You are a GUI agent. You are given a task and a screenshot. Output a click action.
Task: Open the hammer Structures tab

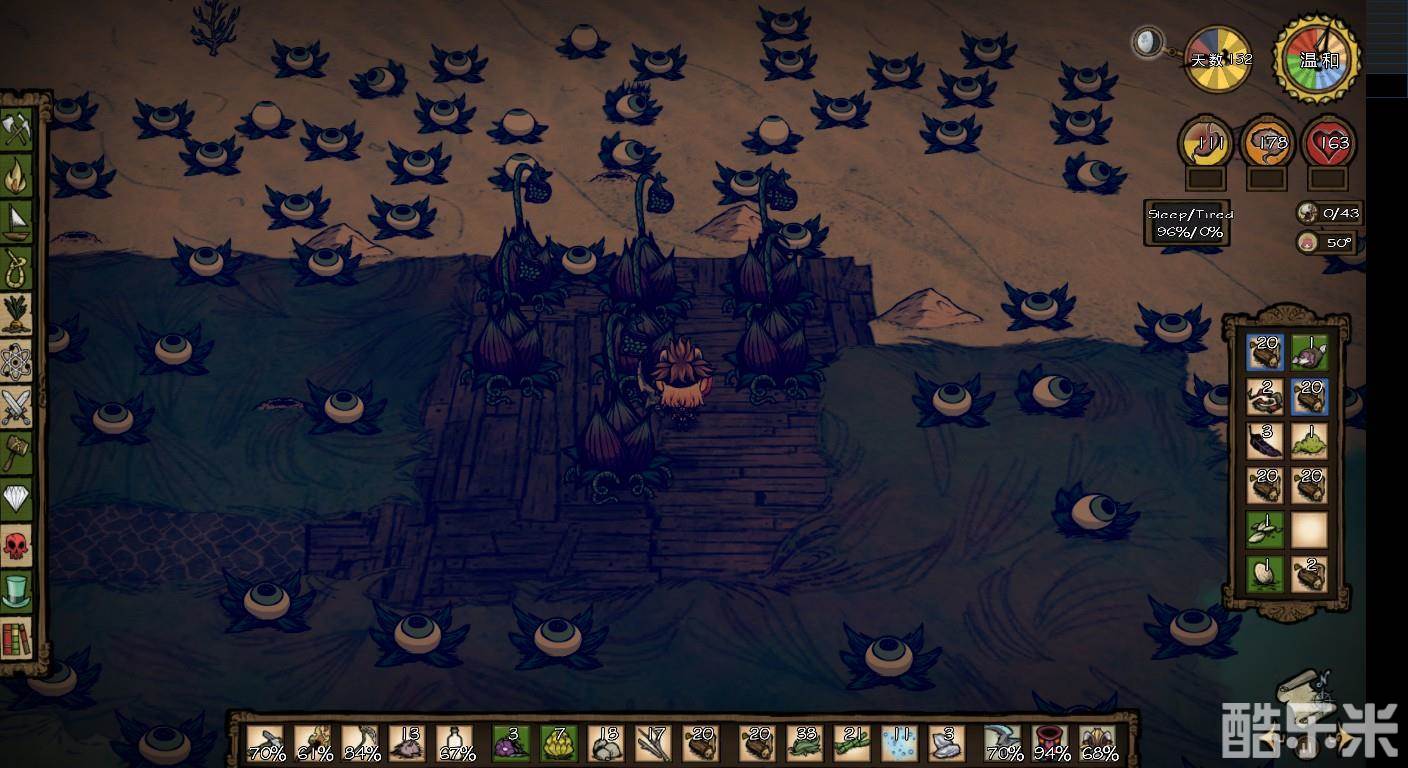tap(17, 452)
